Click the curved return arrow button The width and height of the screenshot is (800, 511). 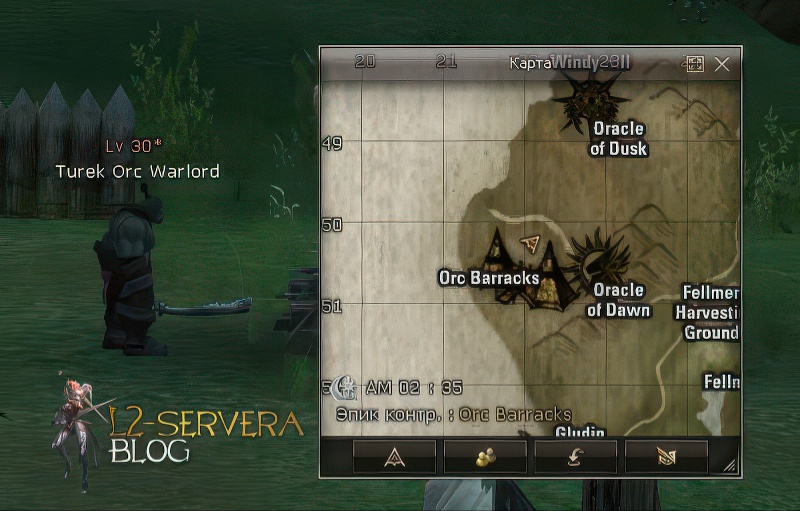pos(575,456)
